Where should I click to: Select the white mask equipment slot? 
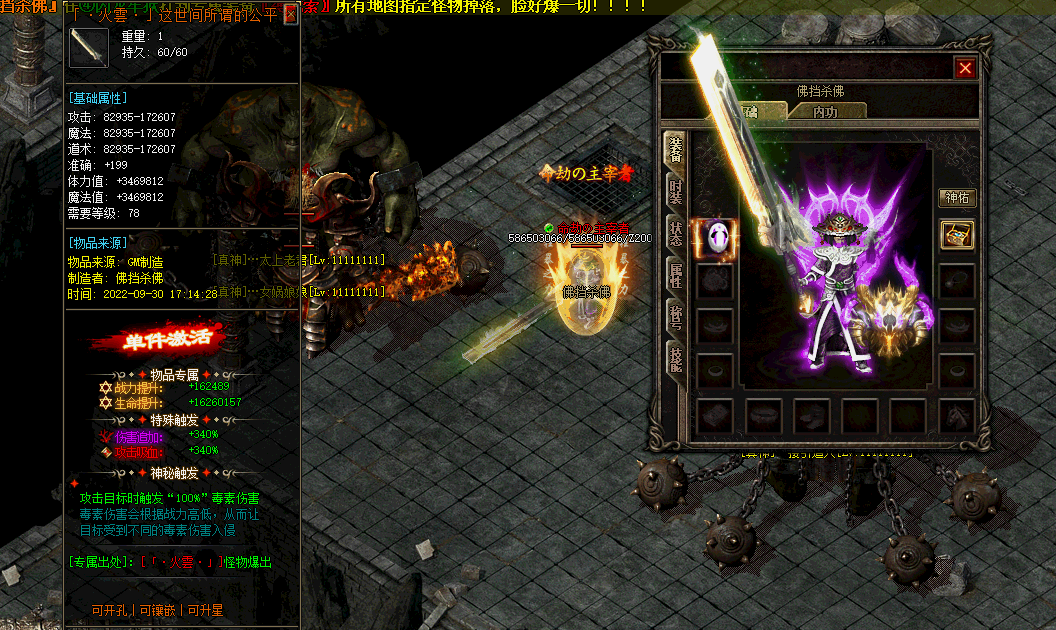[x=714, y=238]
